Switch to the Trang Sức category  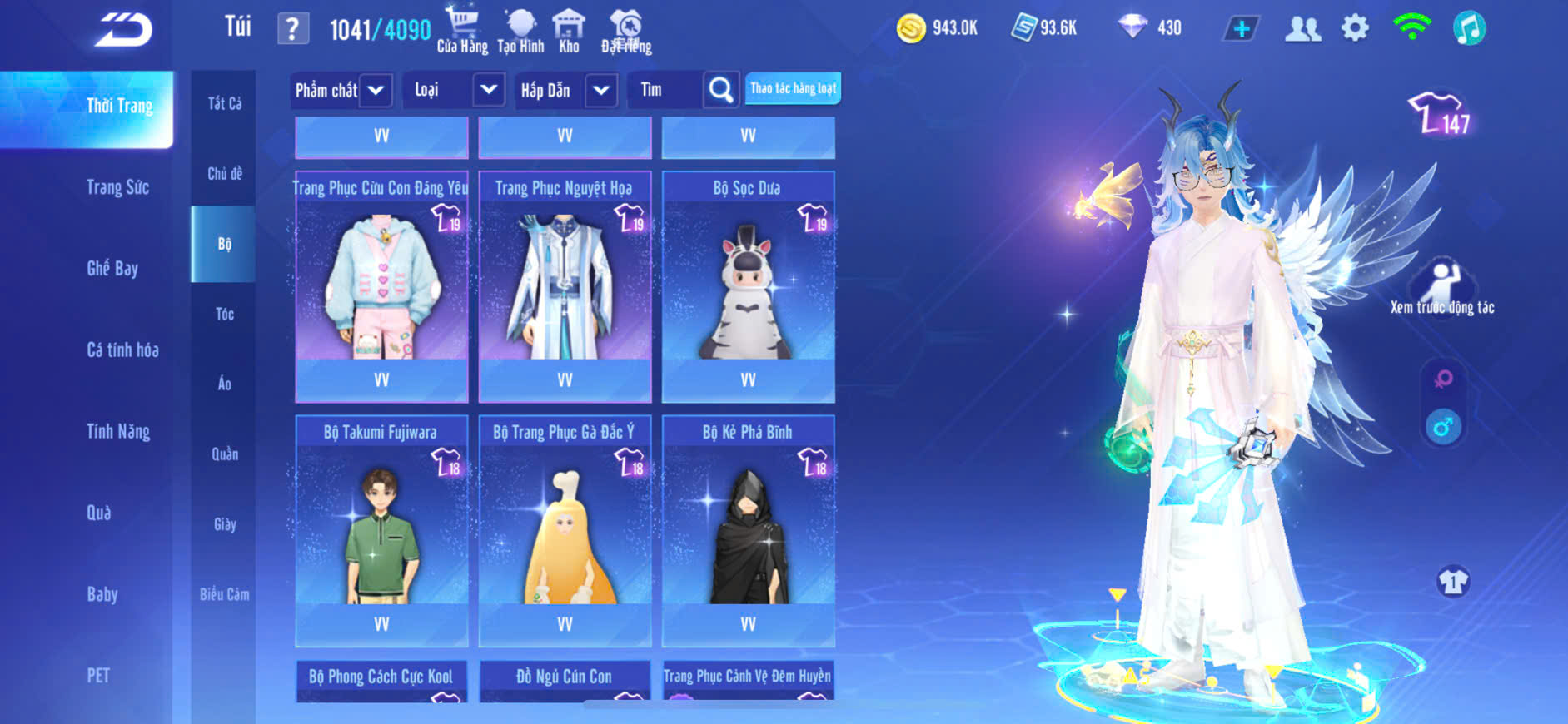point(117,187)
